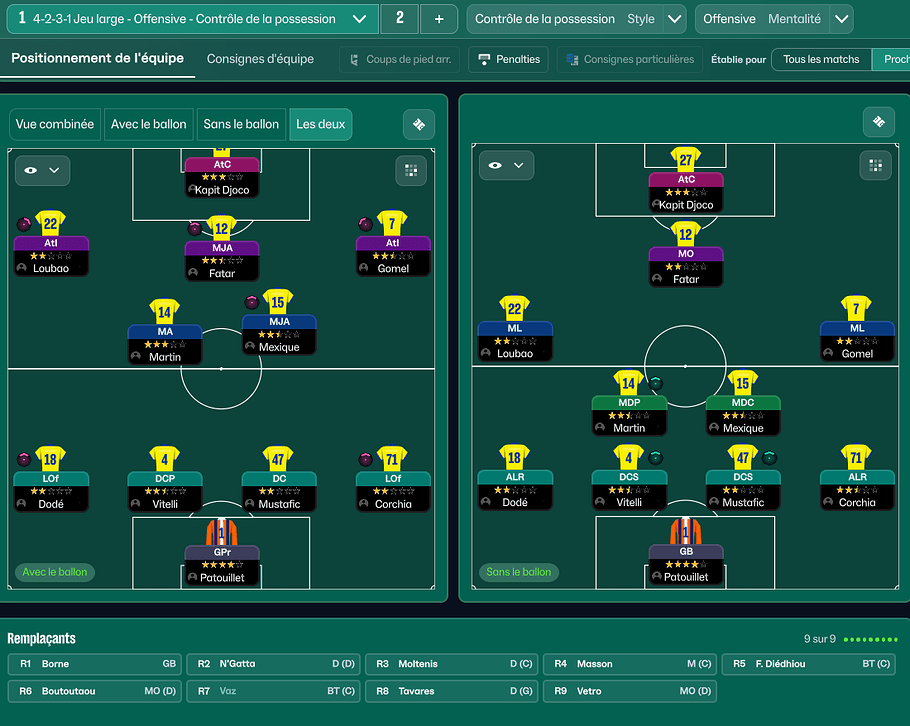Open Coups de pied arr. settings
The image size is (910, 726).
click(x=398, y=60)
